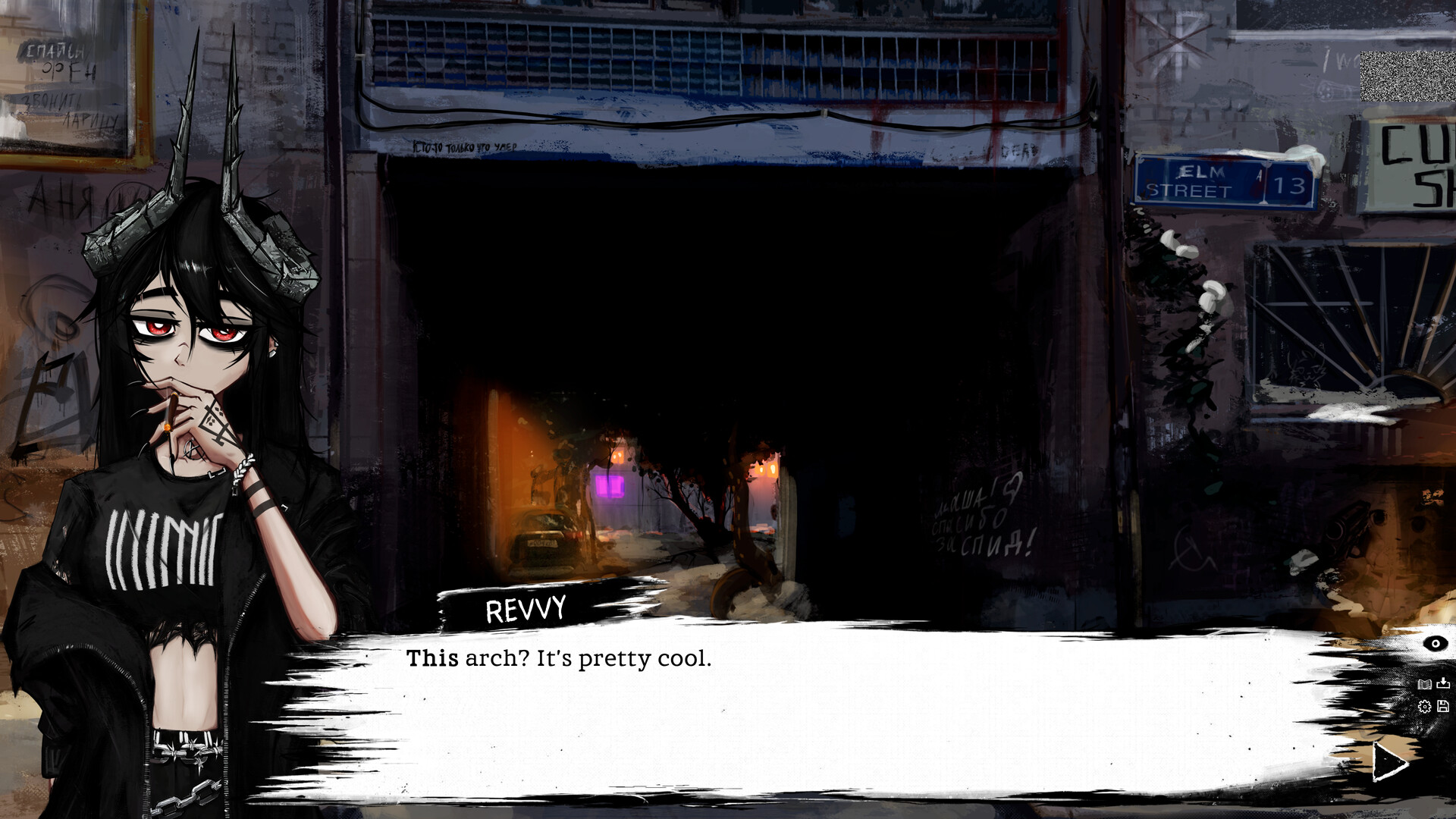
Task: Click the dialogue text to continue
Action: [x=559, y=660]
